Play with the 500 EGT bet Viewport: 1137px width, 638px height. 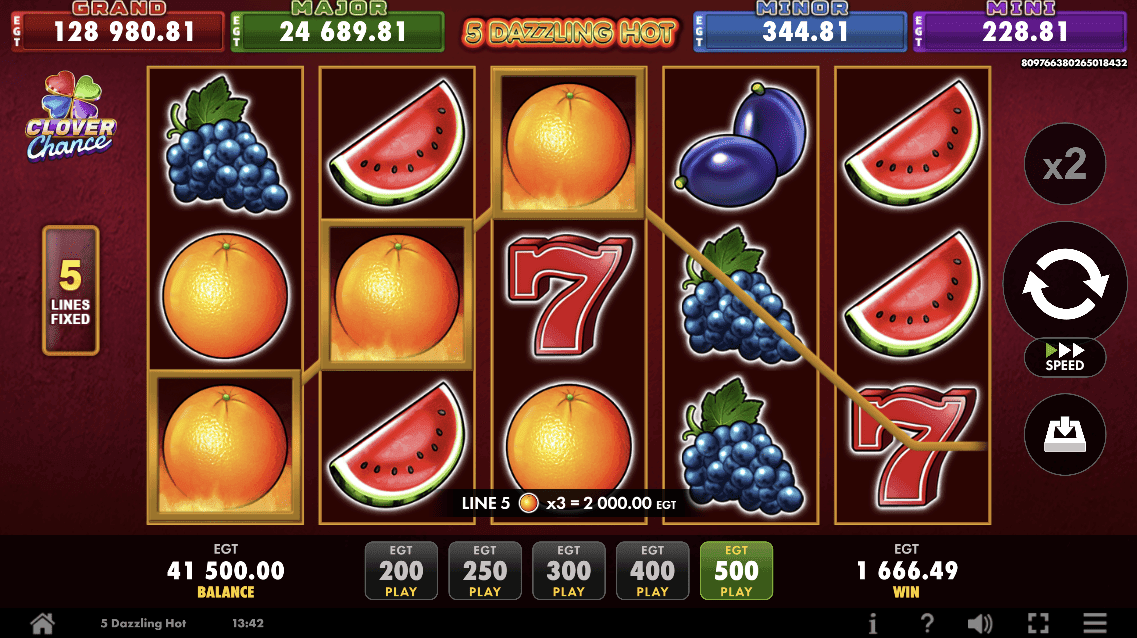click(x=736, y=572)
